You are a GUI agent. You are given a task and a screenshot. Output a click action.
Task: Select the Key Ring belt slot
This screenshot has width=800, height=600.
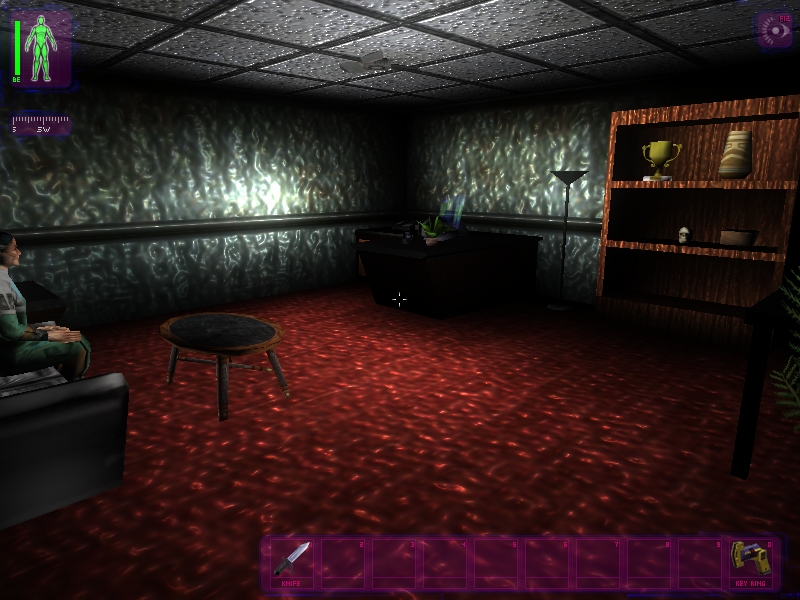[748, 562]
